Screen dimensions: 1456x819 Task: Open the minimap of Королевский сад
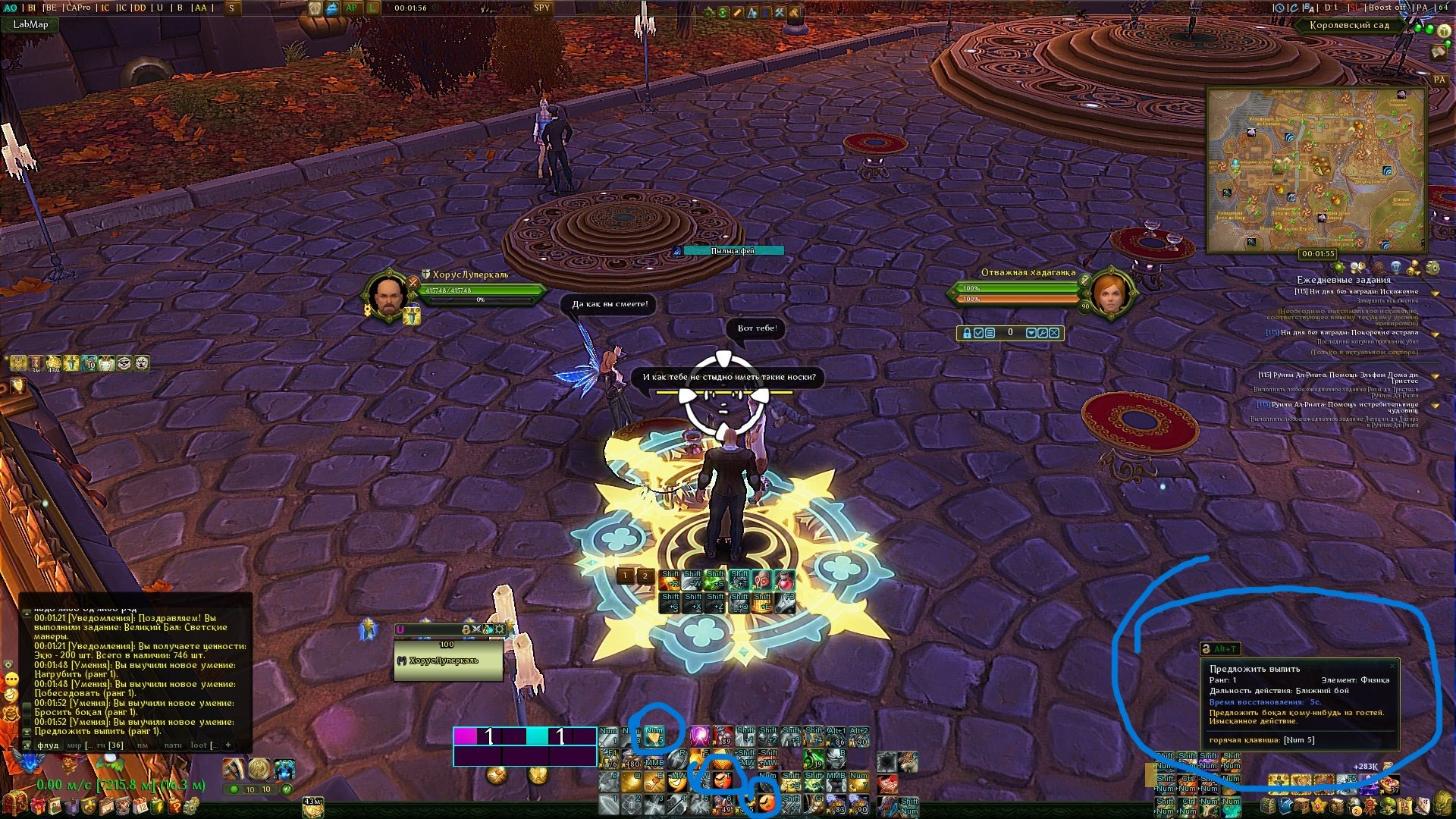point(1316,170)
